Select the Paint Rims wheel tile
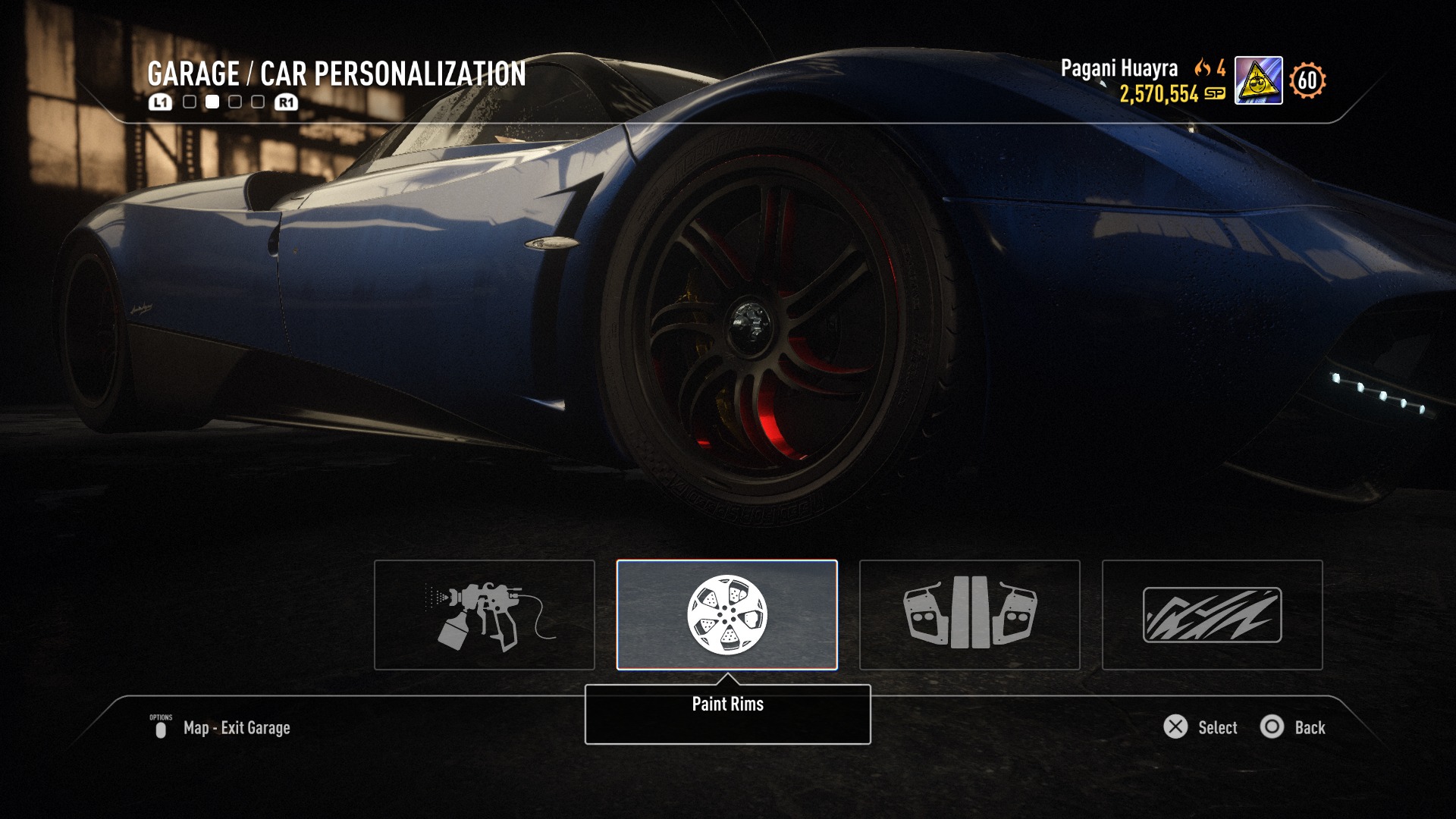 coord(726,615)
